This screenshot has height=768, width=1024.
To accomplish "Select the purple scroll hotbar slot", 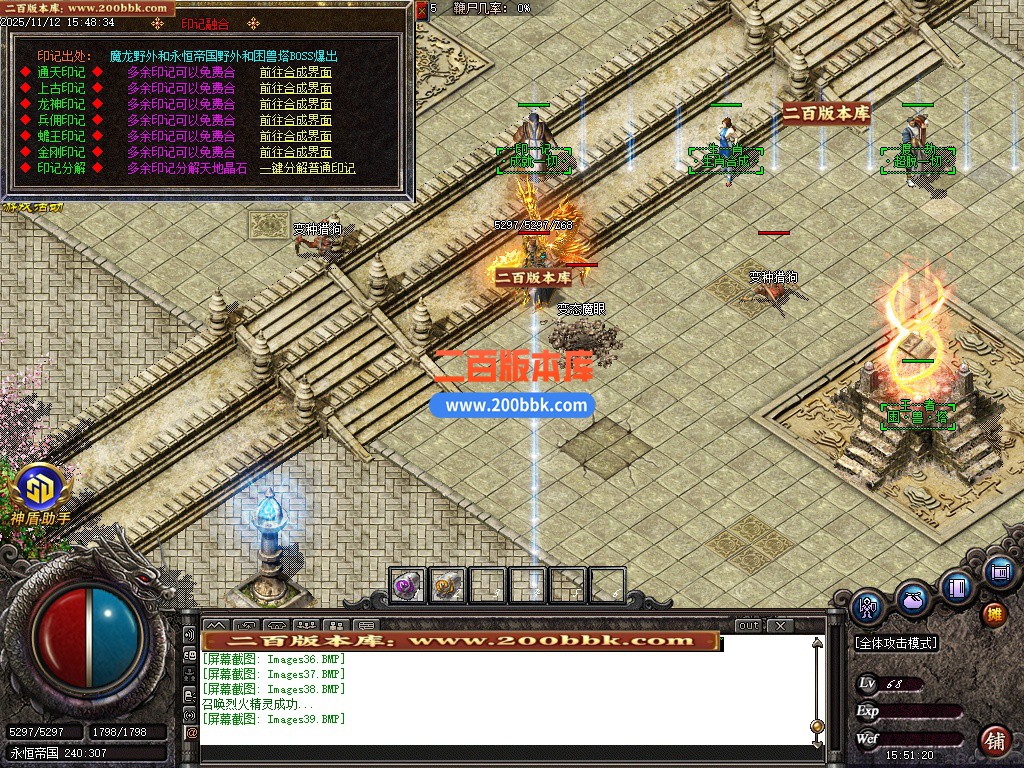I will point(407,586).
